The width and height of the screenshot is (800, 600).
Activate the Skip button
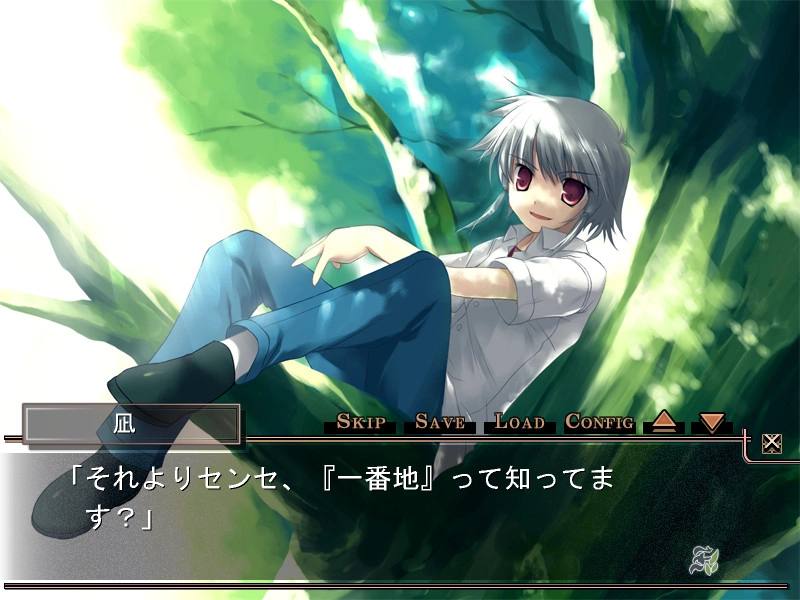coord(361,422)
